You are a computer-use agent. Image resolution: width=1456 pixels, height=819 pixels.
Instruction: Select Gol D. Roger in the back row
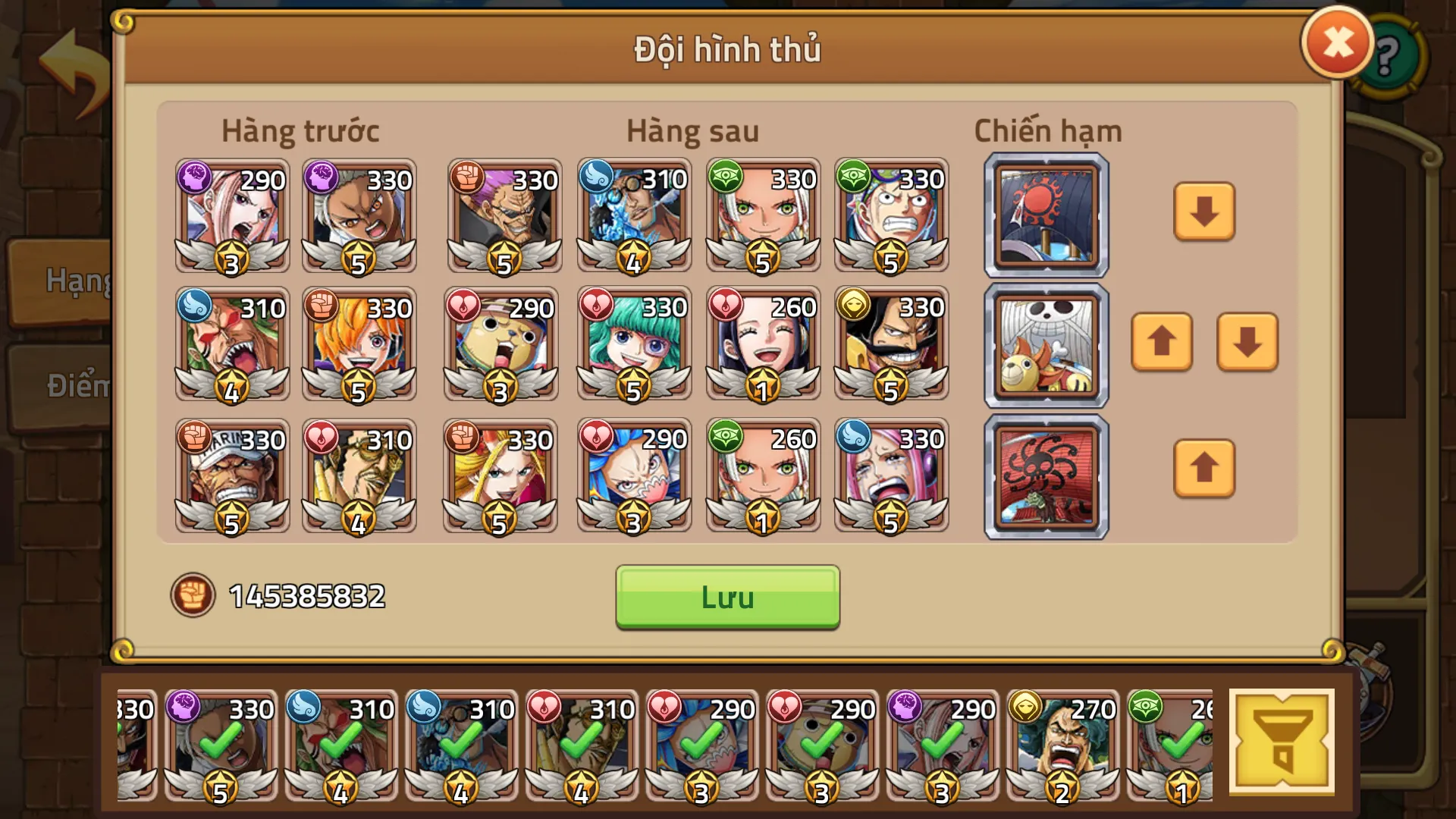pyautogui.click(x=893, y=344)
